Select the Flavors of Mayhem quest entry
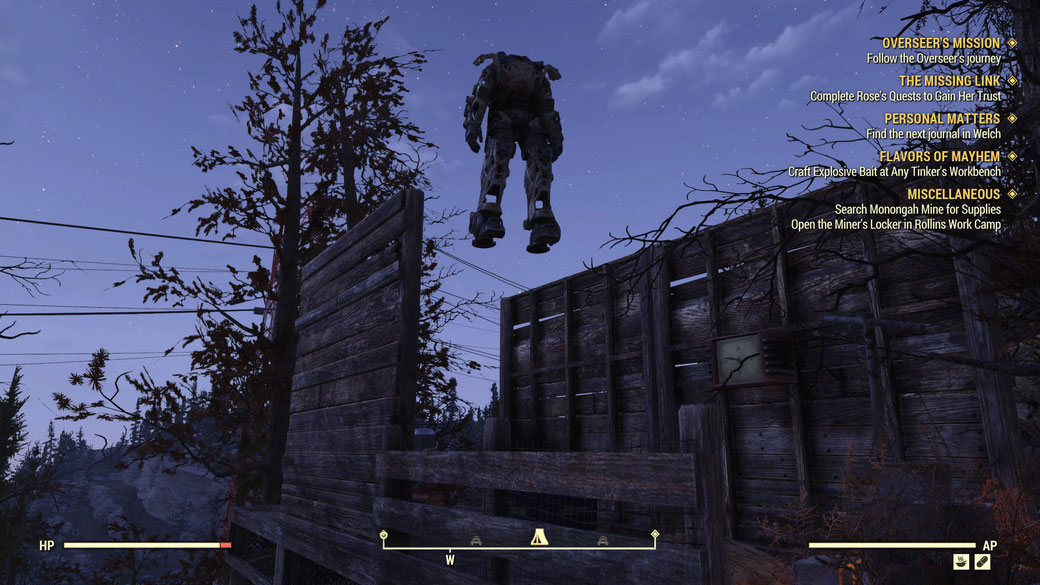 click(x=939, y=157)
